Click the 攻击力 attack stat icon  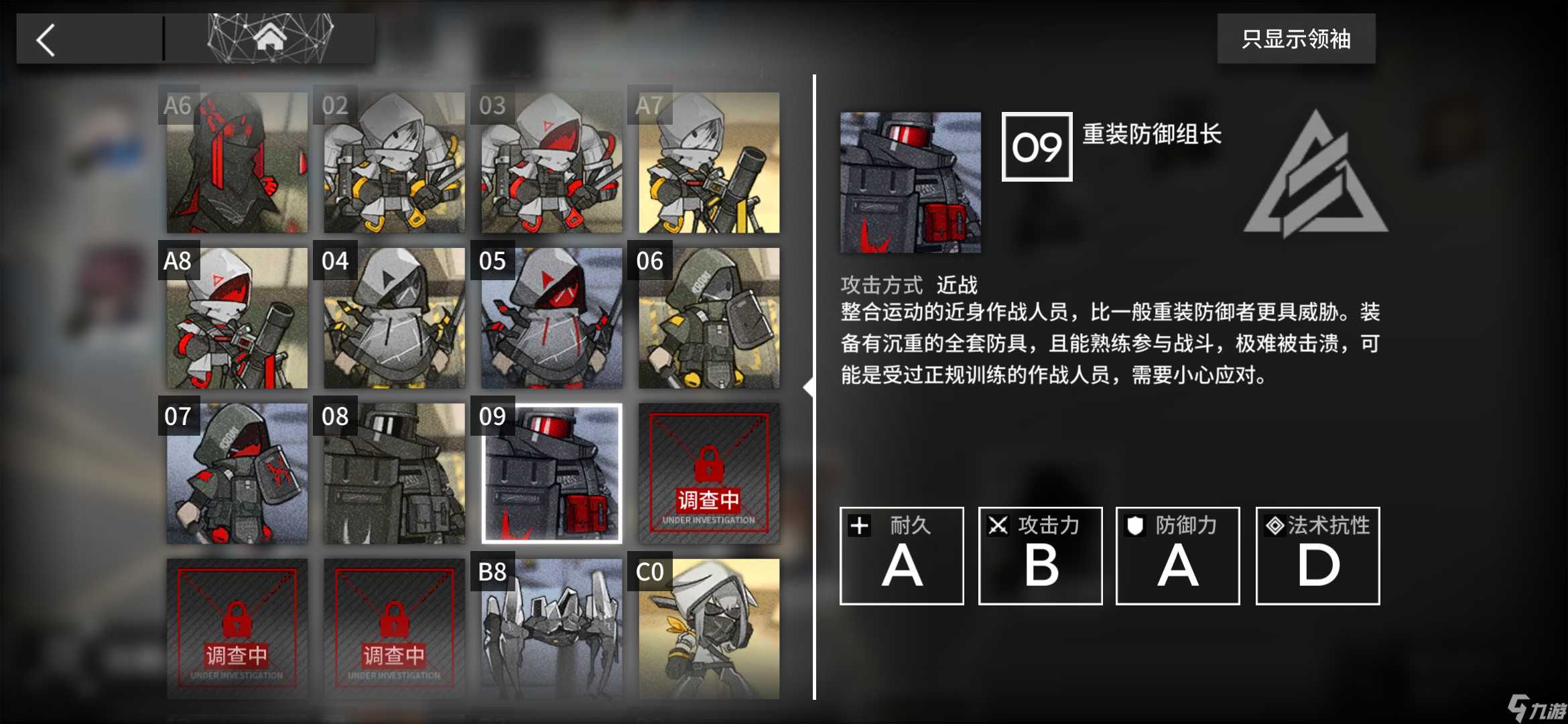[x=998, y=526]
